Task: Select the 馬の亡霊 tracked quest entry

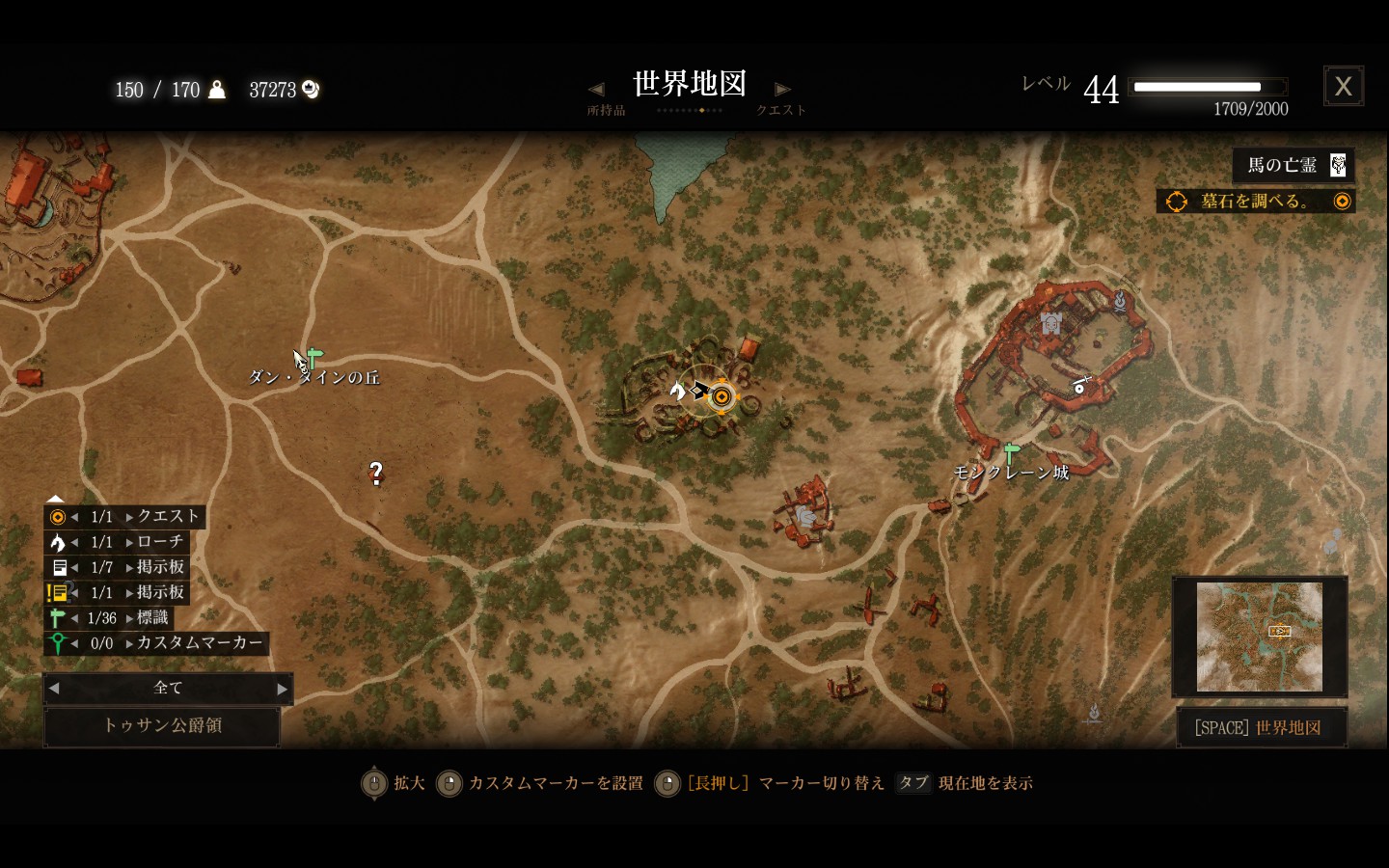Action: 1294,165
